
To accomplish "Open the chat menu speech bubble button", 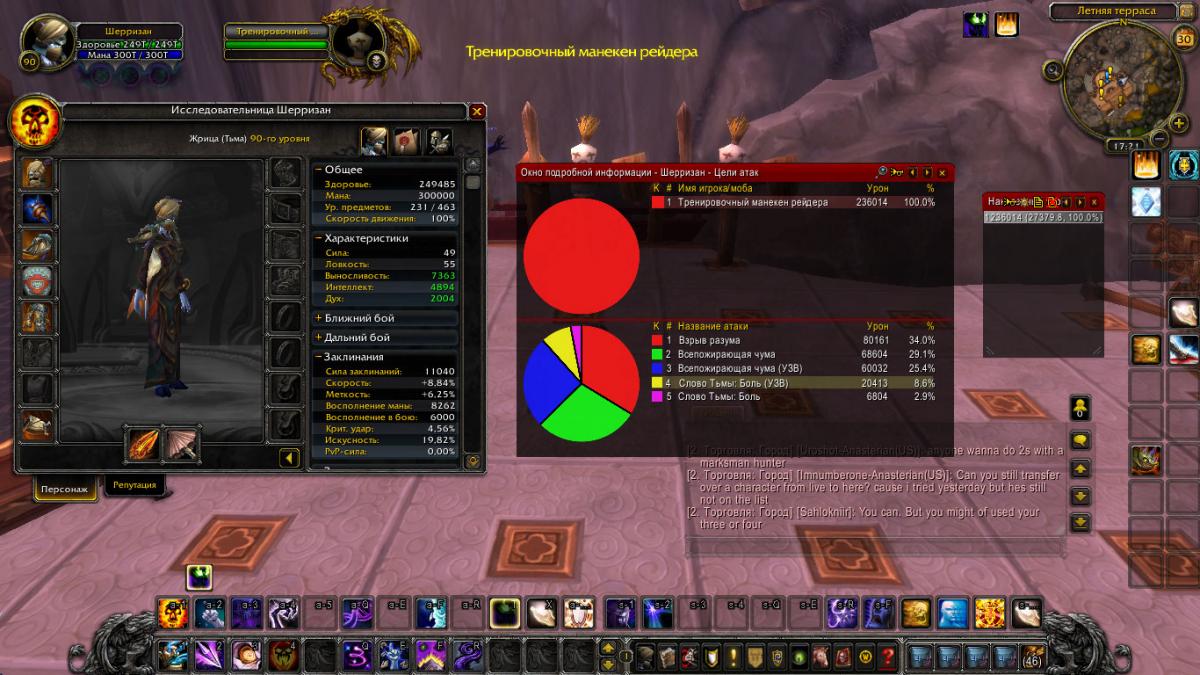I will coord(1080,440).
